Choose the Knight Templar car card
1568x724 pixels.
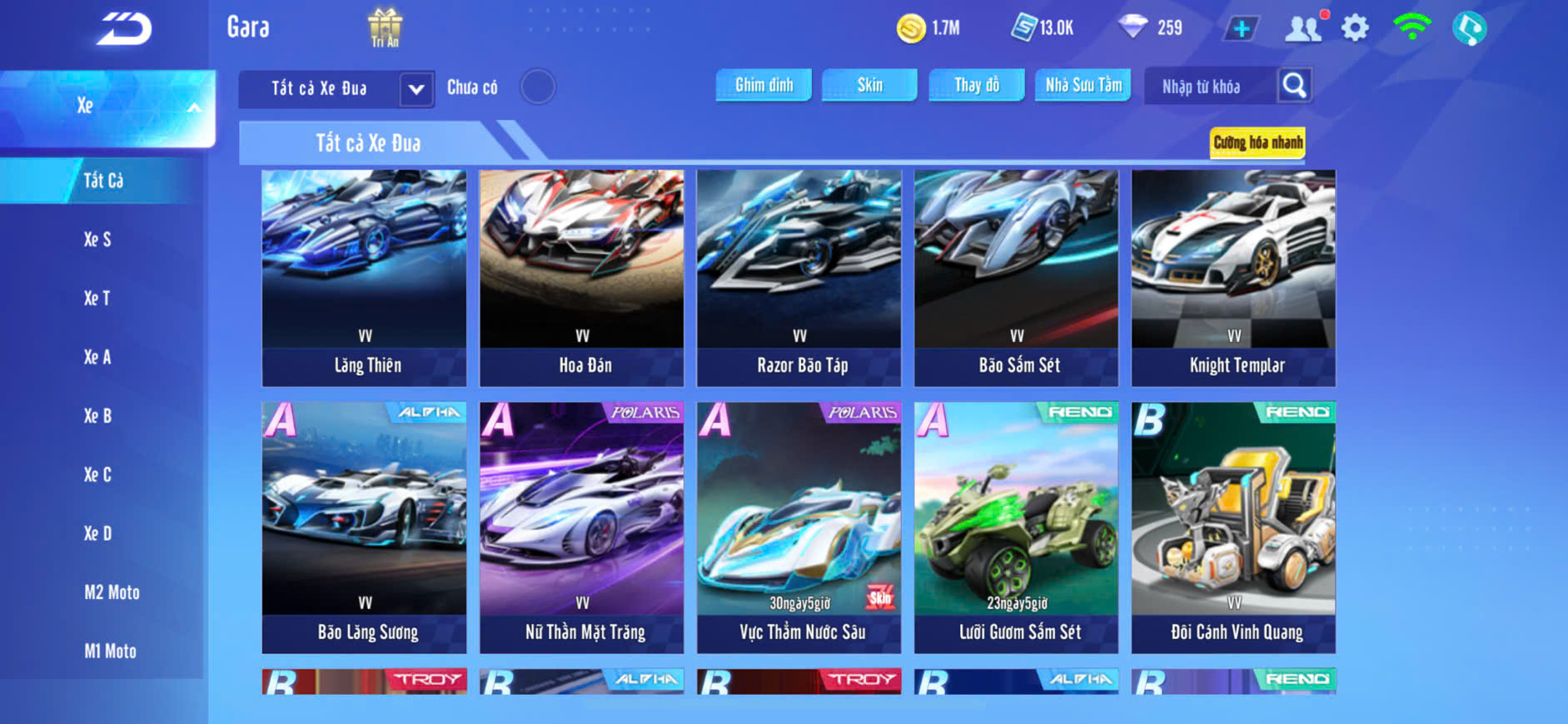tap(1233, 278)
